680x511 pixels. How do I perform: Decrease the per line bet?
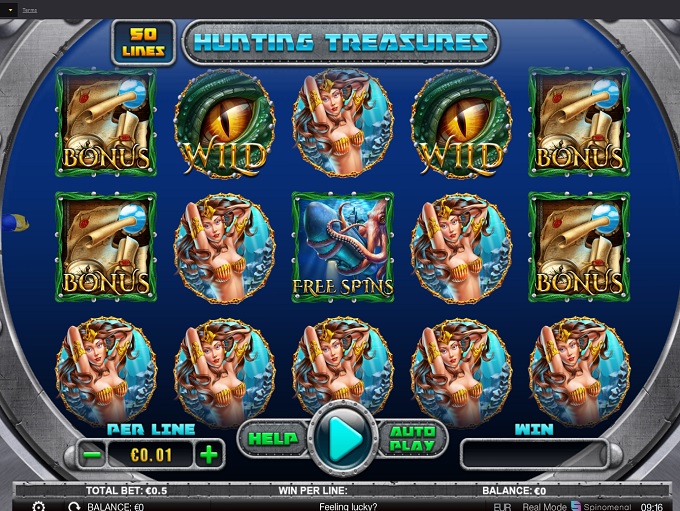click(x=92, y=455)
